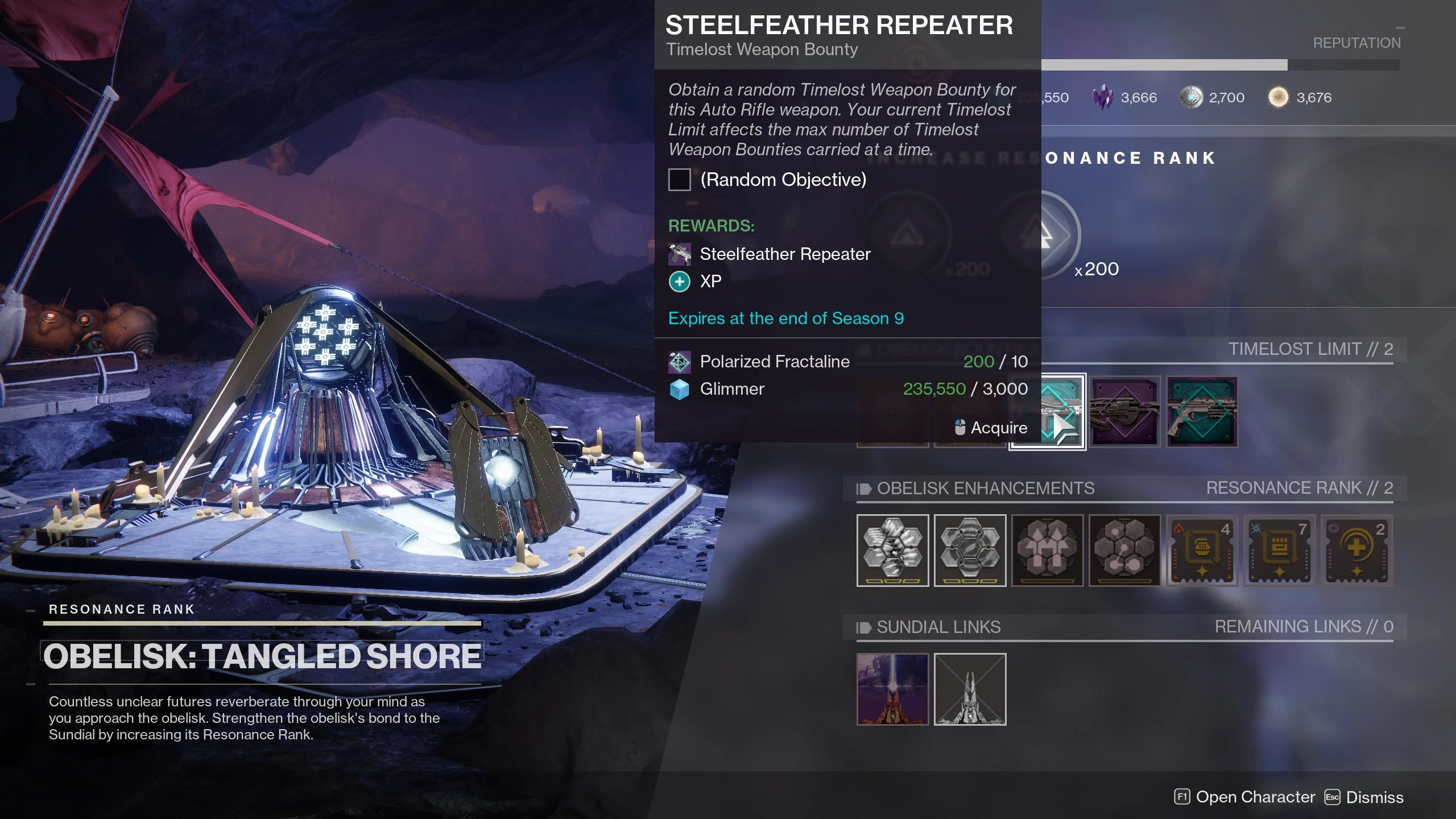Open the striped hexagon obelisk enhancement
The image size is (1456, 819).
[x=892, y=550]
